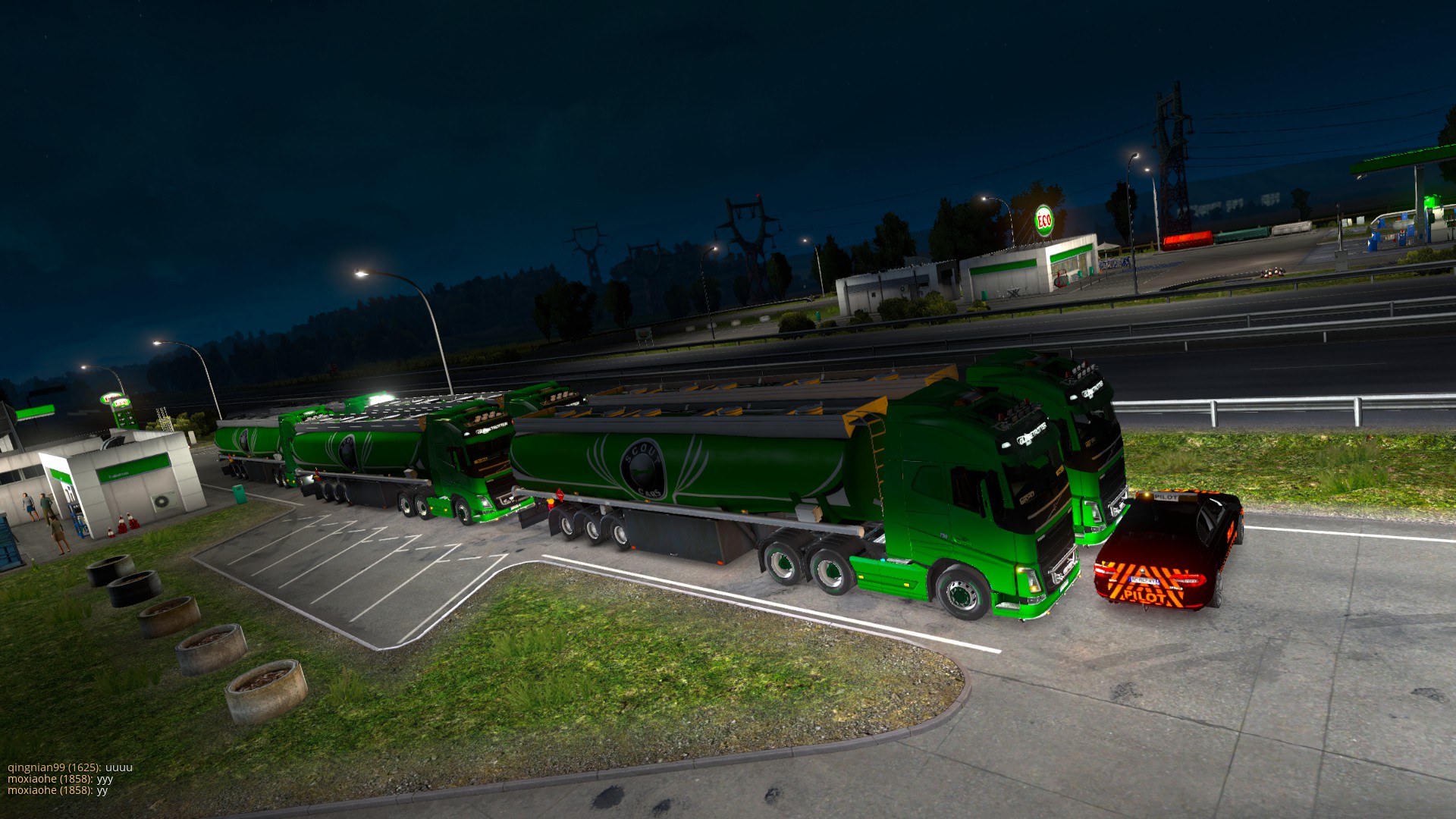The height and width of the screenshot is (819, 1456).
Task: Click qingnian99's "uuuu" chat message
Action: click(70, 767)
